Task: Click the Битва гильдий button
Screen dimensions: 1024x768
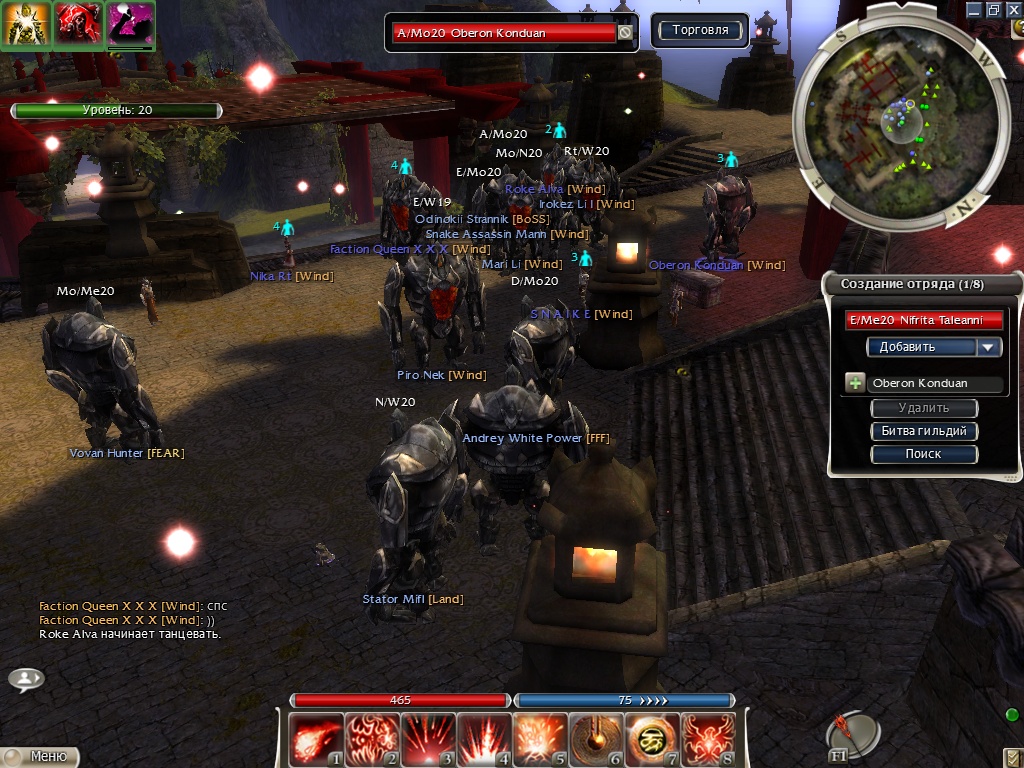Action: tap(924, 431)
